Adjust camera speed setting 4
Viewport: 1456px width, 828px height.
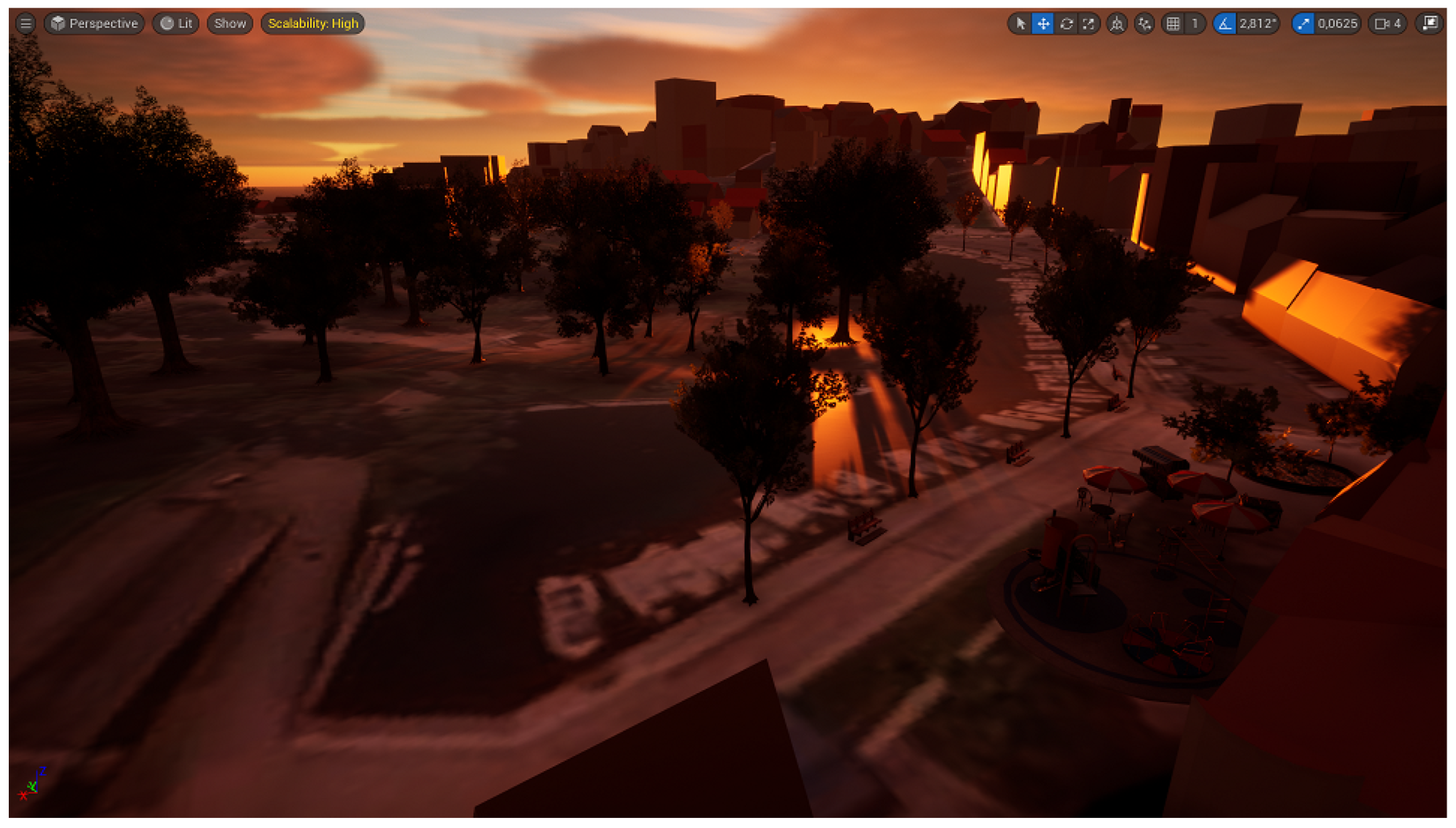pyautogui.click(x=1388, y=24)
